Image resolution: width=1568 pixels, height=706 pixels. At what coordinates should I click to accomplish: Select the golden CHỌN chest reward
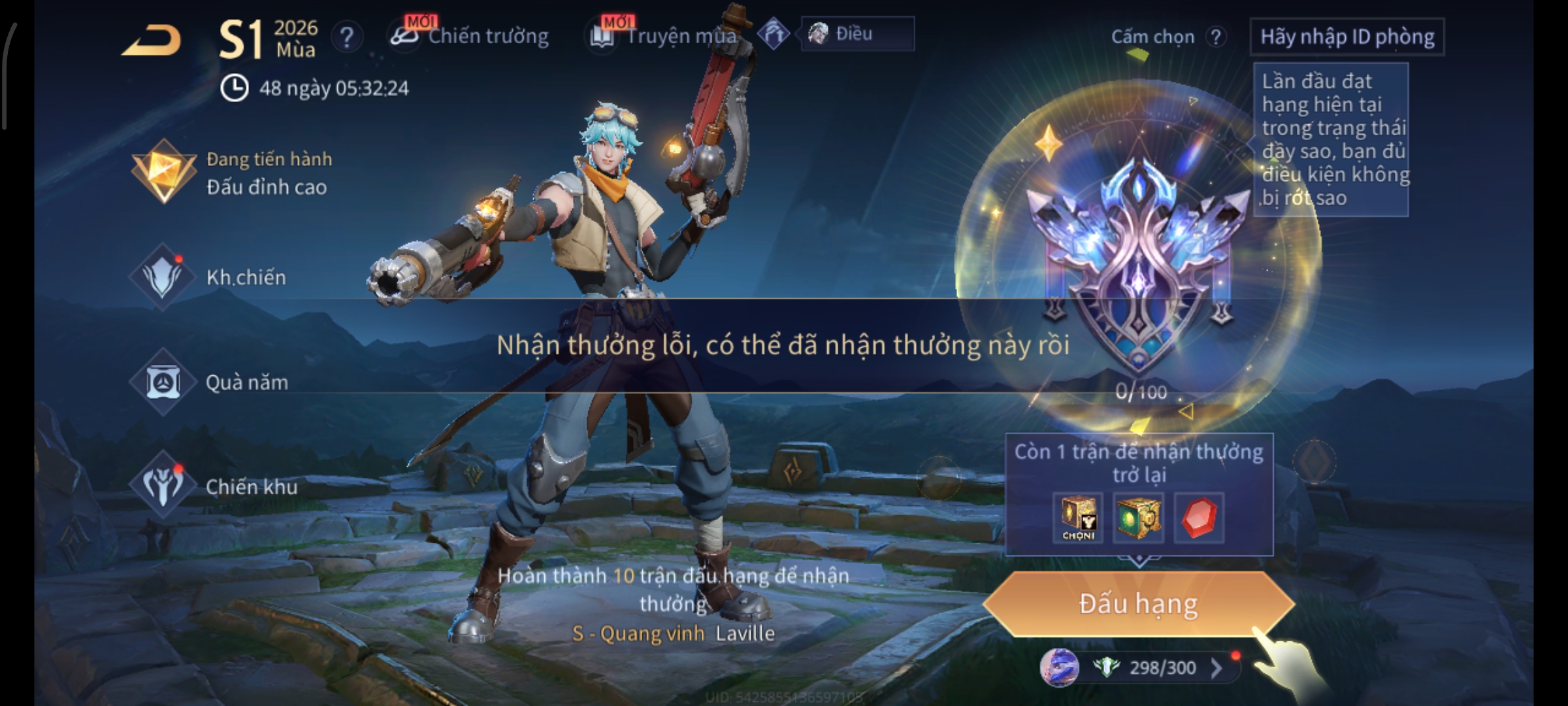[1078, 518]
